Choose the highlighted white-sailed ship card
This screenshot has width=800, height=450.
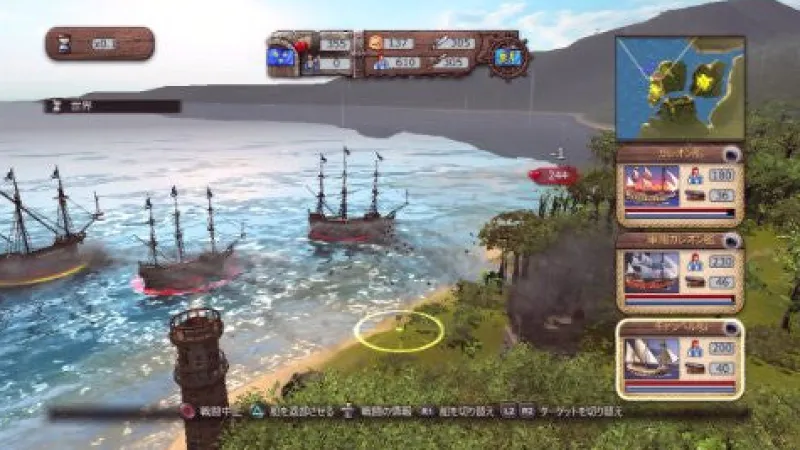pyautogui.click(x=680, y=359)
